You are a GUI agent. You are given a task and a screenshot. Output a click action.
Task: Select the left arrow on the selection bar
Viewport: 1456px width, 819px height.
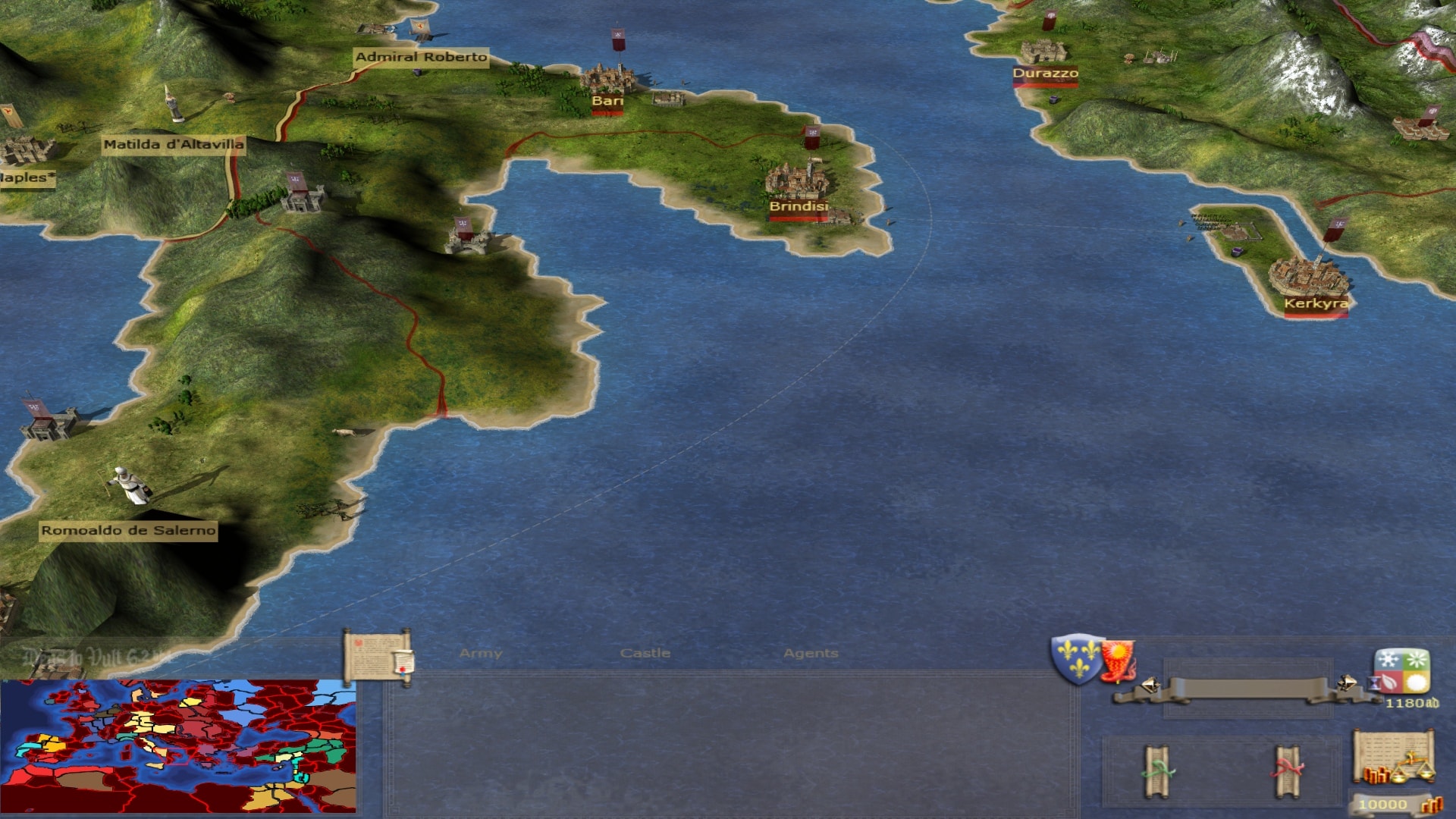[1150, 685]
